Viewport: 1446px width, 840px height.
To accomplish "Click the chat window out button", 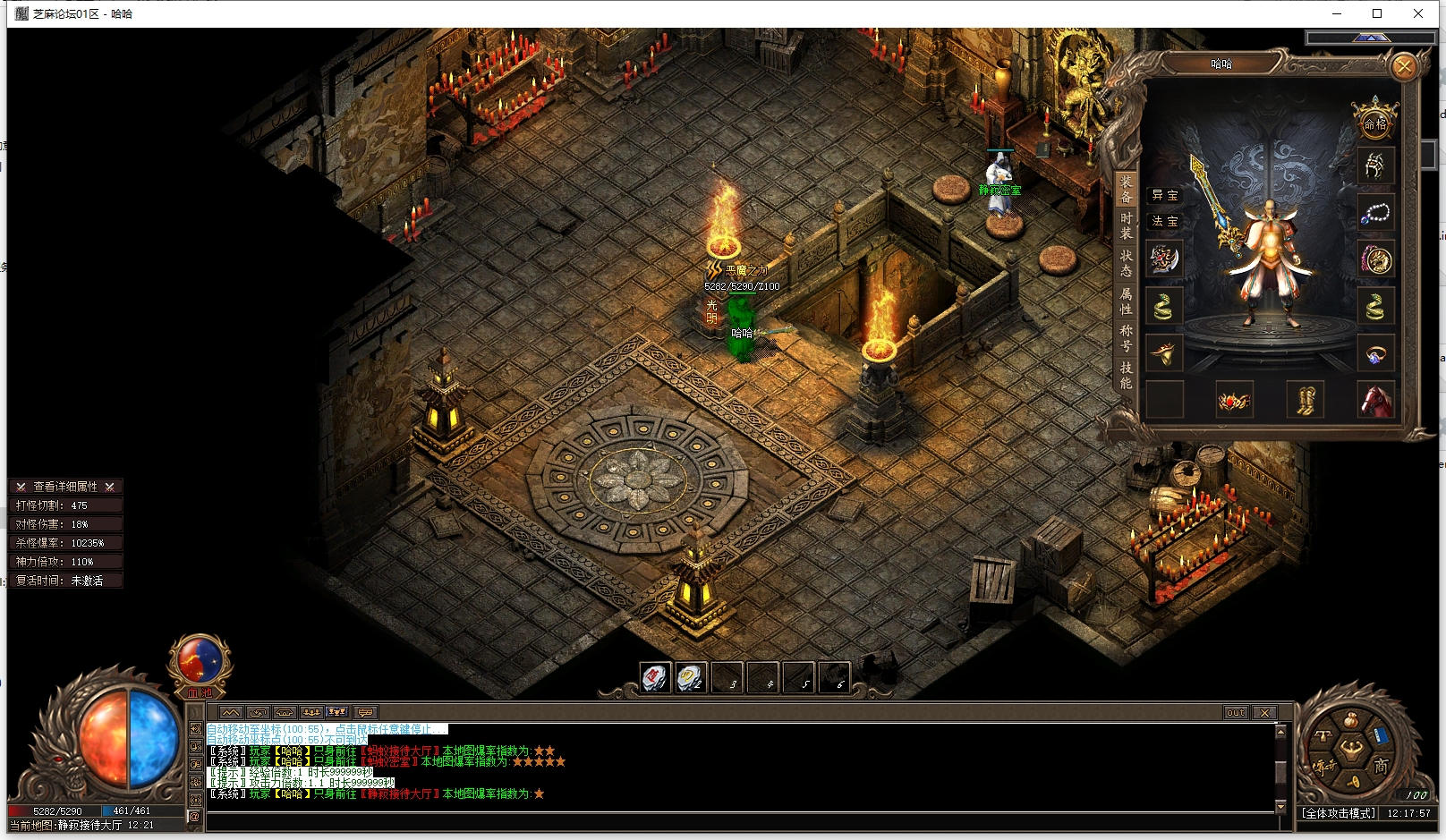I will [x=1236, y=713].
